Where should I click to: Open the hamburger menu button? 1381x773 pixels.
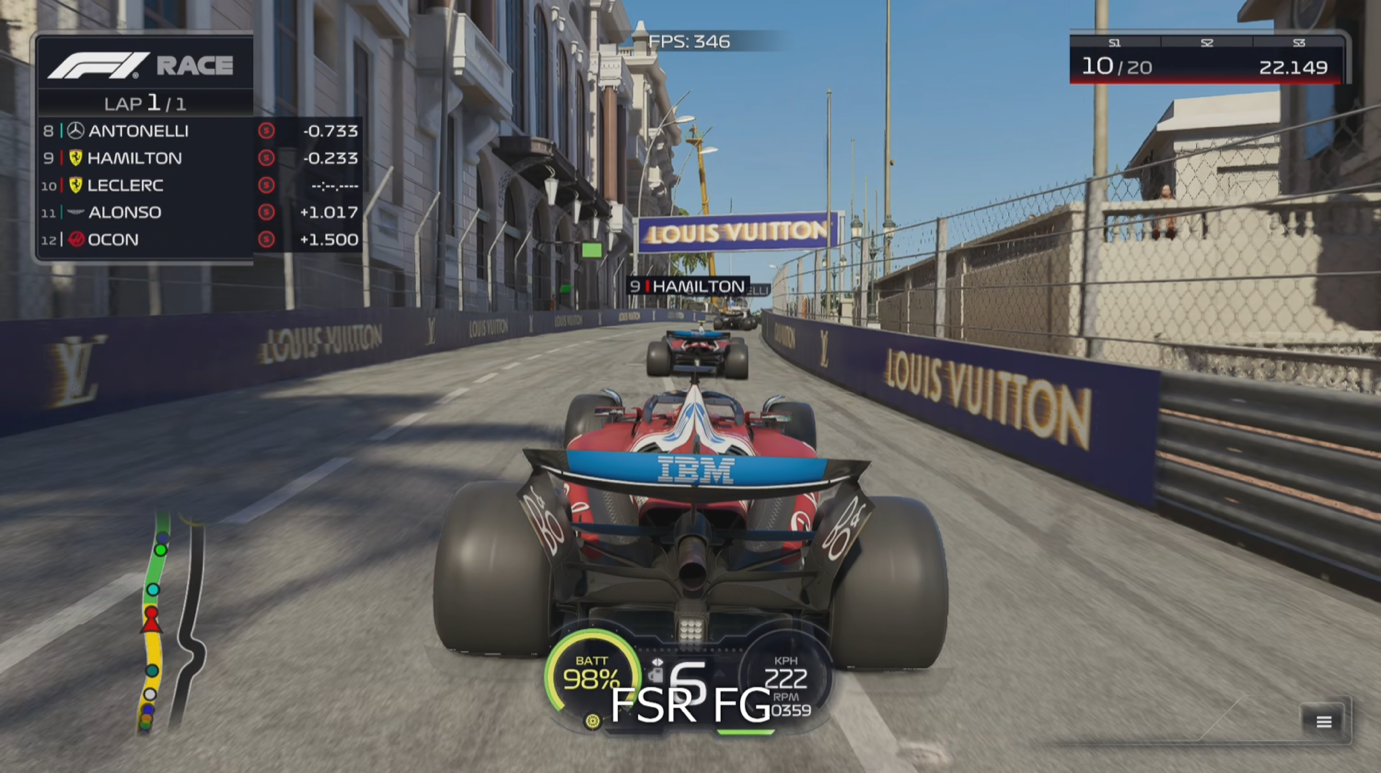click(1323, 722)
